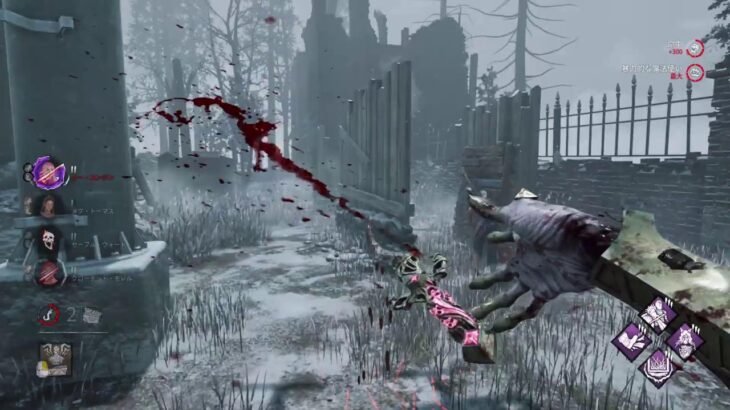Viewport: 730px width, 410px height.
Task: Click the bottom perk showing a flaming crown
Action: 657,367
